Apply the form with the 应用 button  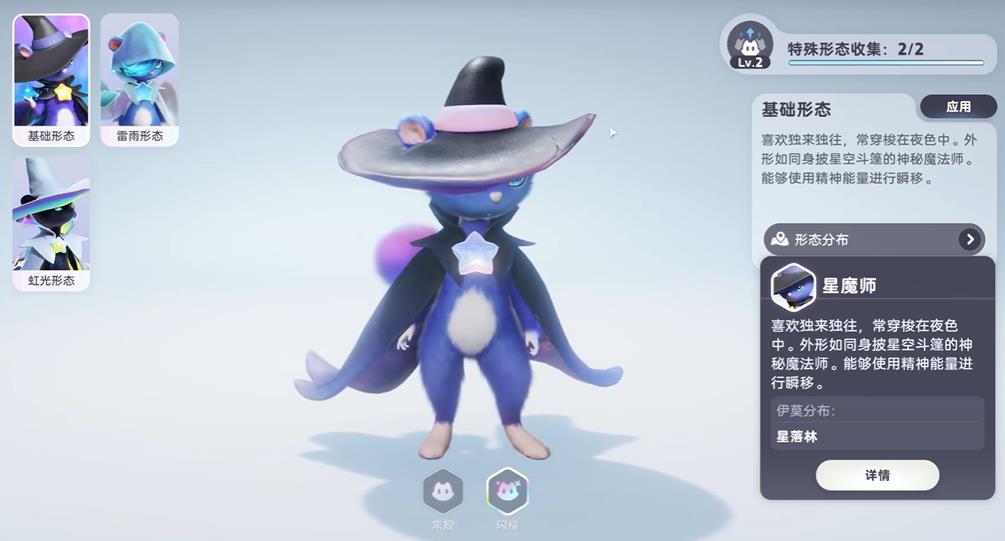click(958, 107)
